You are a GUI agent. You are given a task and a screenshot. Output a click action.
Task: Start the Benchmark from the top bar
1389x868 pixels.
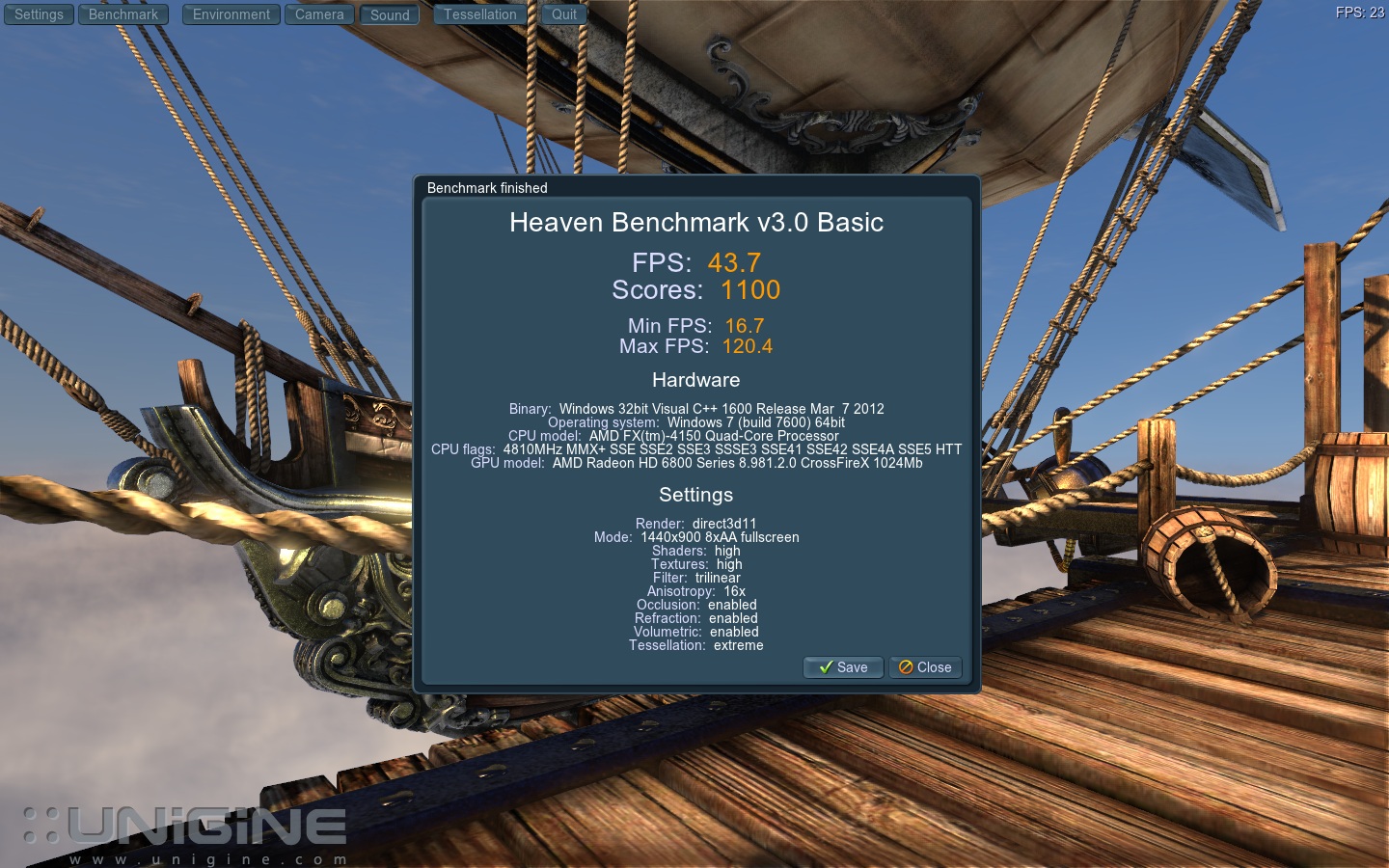[x=123, y=14]
